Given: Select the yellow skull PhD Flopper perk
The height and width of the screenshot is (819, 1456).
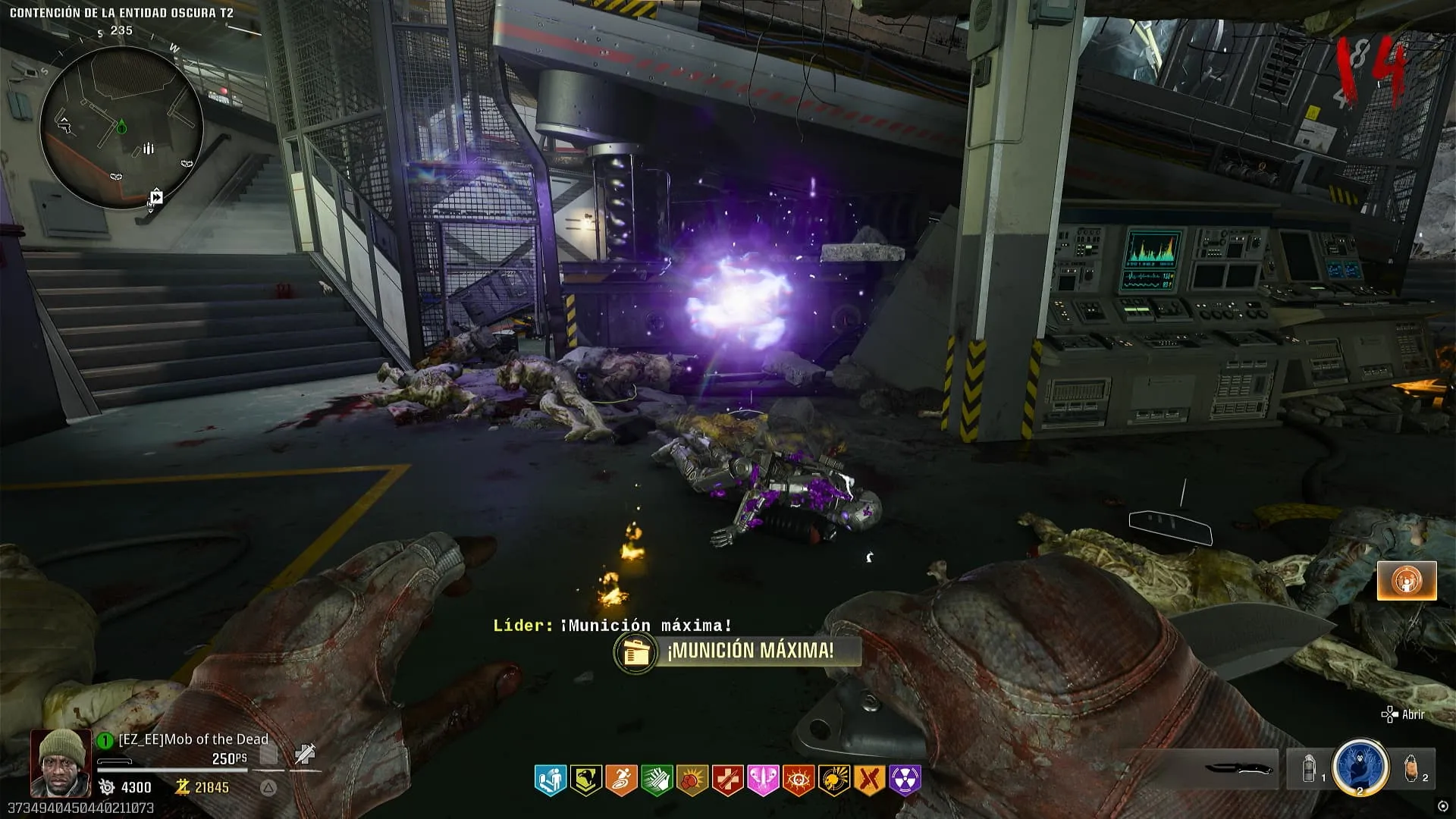Looking at the screenshot, I should tap(833, 780).
